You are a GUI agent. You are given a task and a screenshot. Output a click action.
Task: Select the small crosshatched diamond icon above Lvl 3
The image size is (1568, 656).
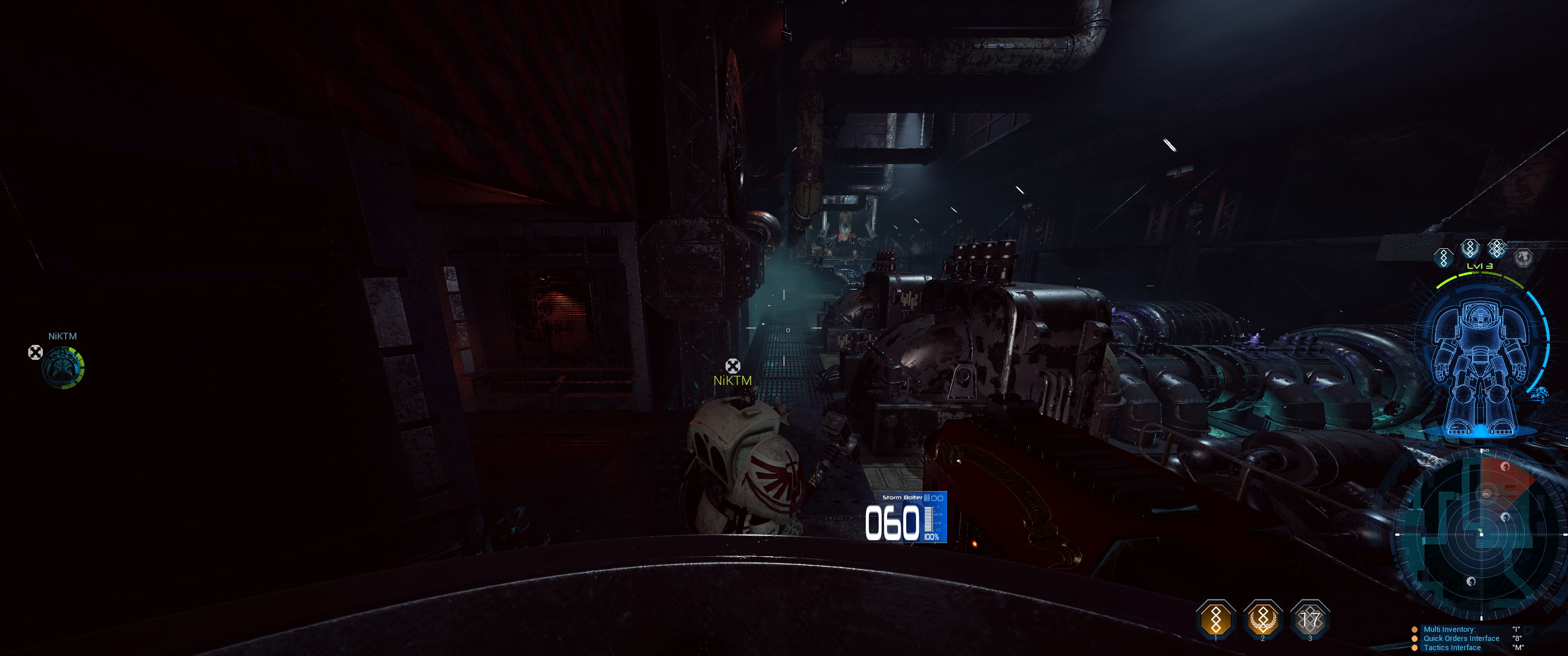pyautogui.click(x=1496, y=248)
